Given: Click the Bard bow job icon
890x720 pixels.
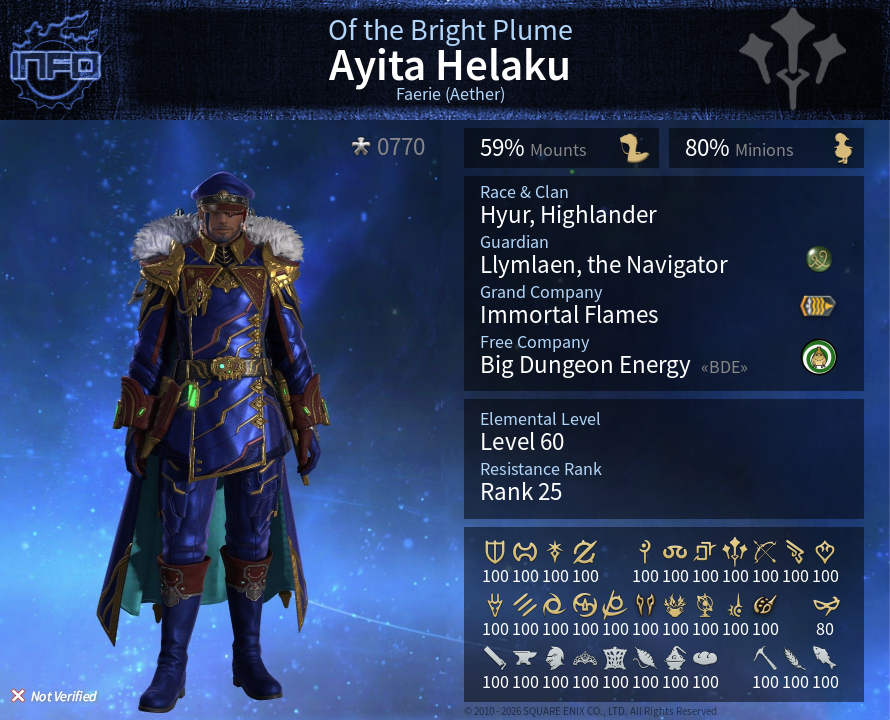Looking at the screenshot, I should [765, 551].
